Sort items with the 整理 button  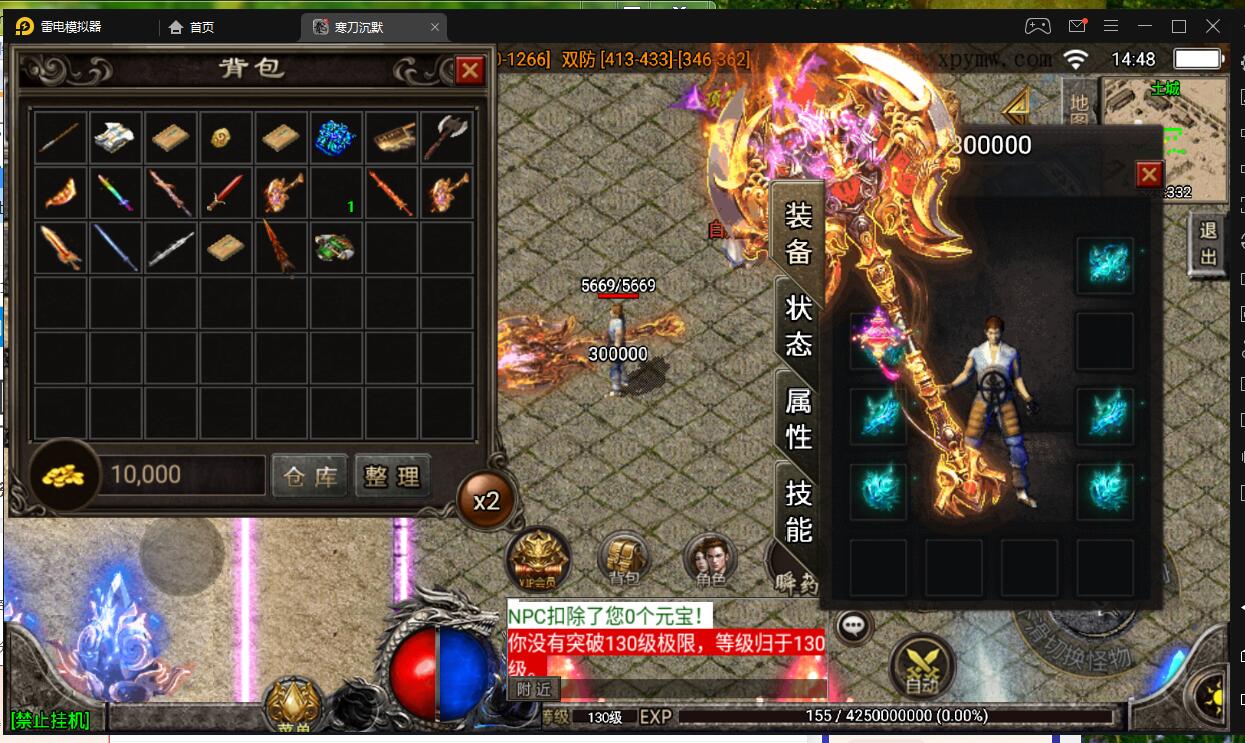(392, 476)
